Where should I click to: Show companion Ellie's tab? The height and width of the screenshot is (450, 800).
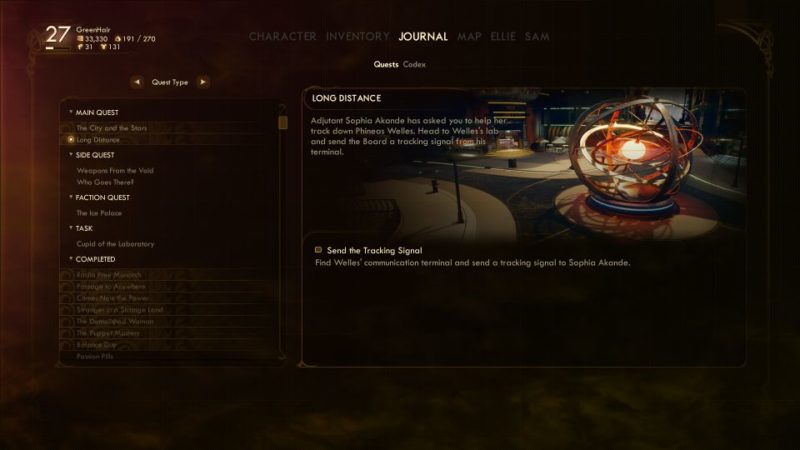click(504, 37)
